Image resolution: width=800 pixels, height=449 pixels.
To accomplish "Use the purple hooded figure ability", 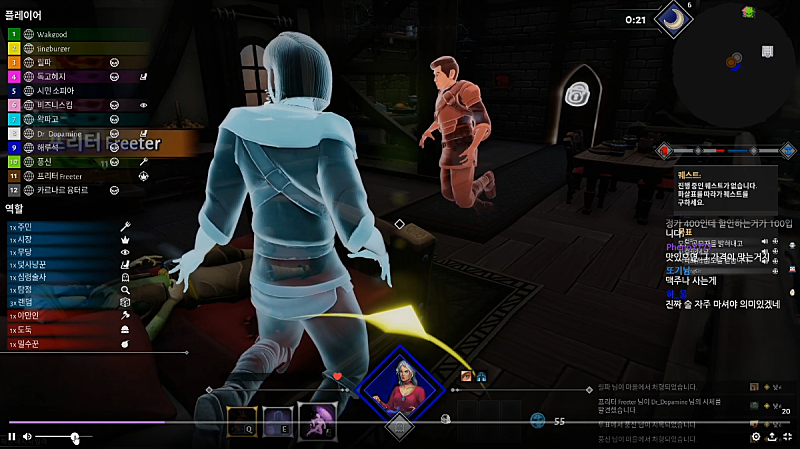I will (x=315, y=422).
